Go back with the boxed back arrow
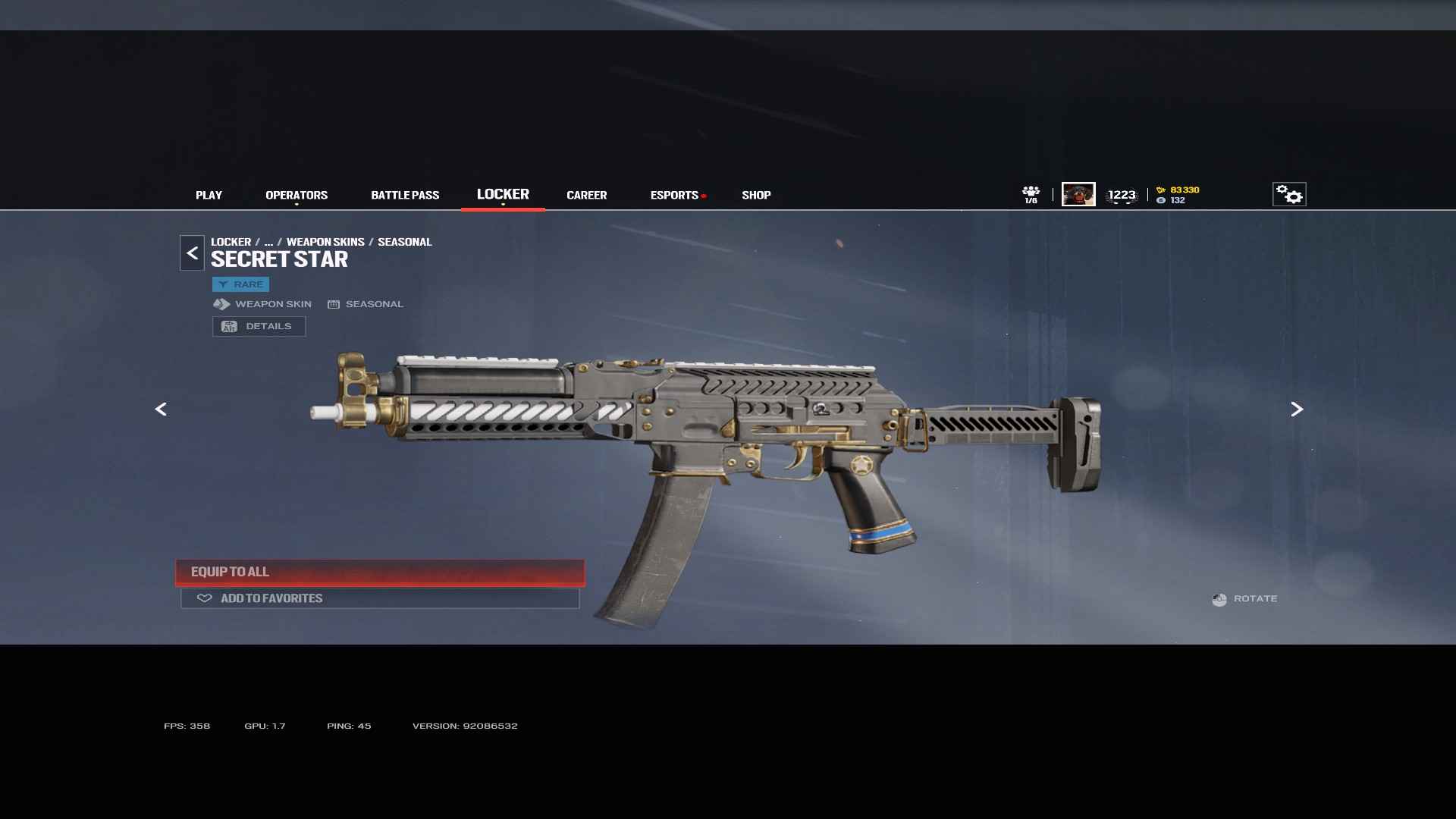Image resolution: width=1456 pixels, height=819 pixels. 192,253
